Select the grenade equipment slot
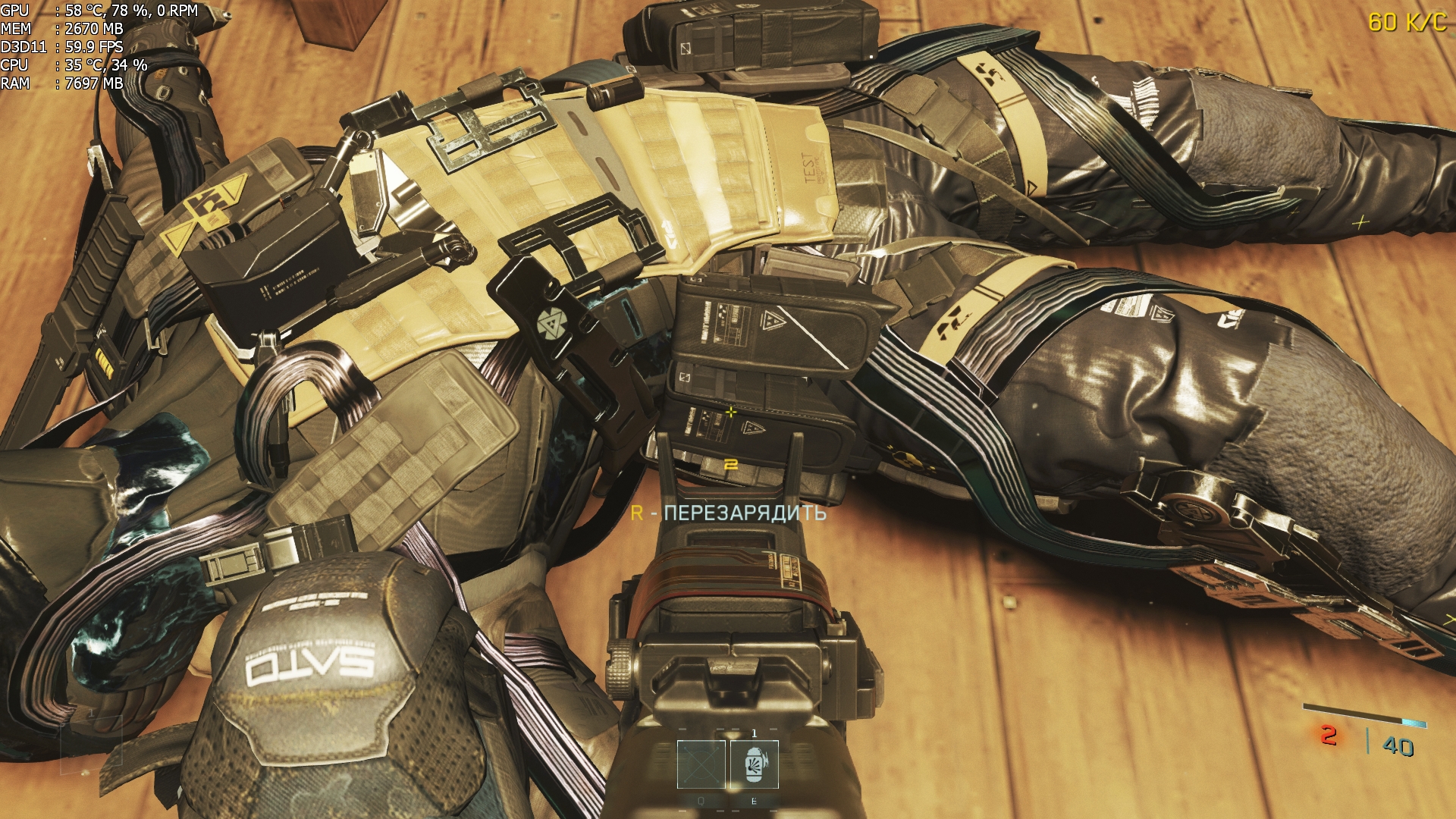 tap(754, 764)
